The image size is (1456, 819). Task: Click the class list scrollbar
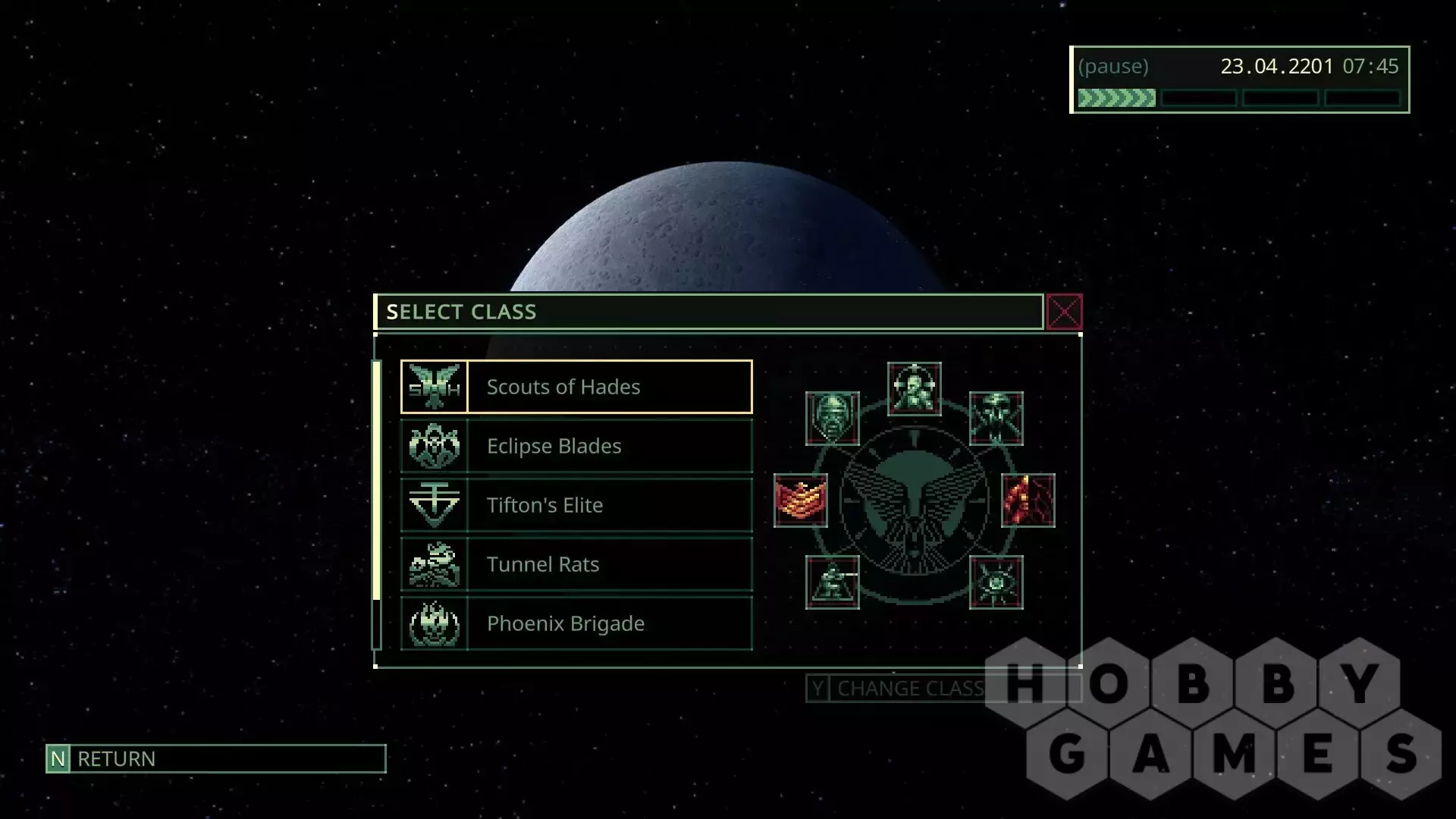[377, 481]
